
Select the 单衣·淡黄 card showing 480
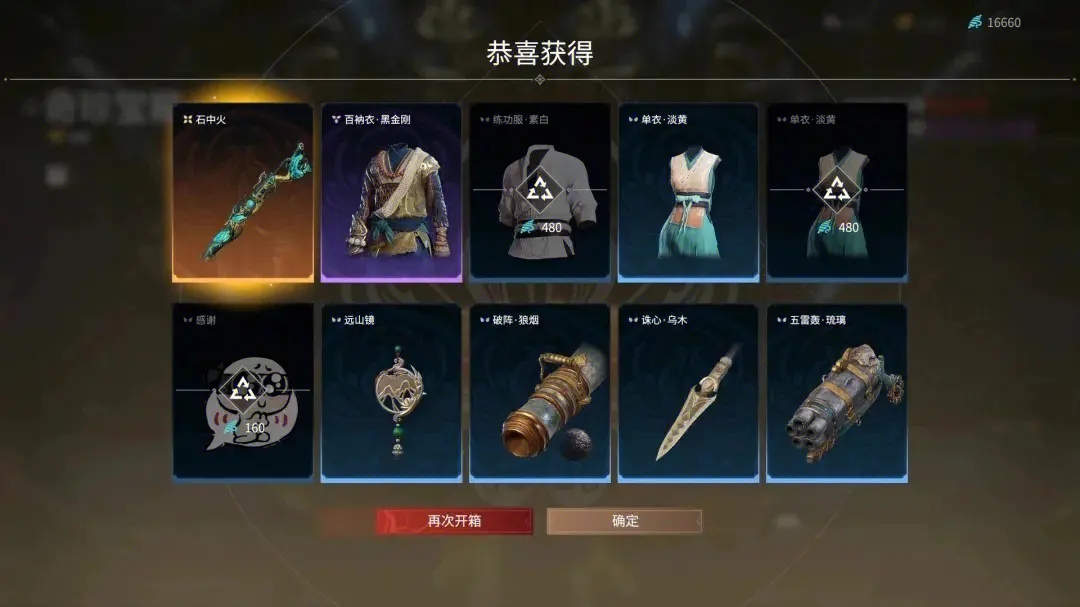[837, 192]
